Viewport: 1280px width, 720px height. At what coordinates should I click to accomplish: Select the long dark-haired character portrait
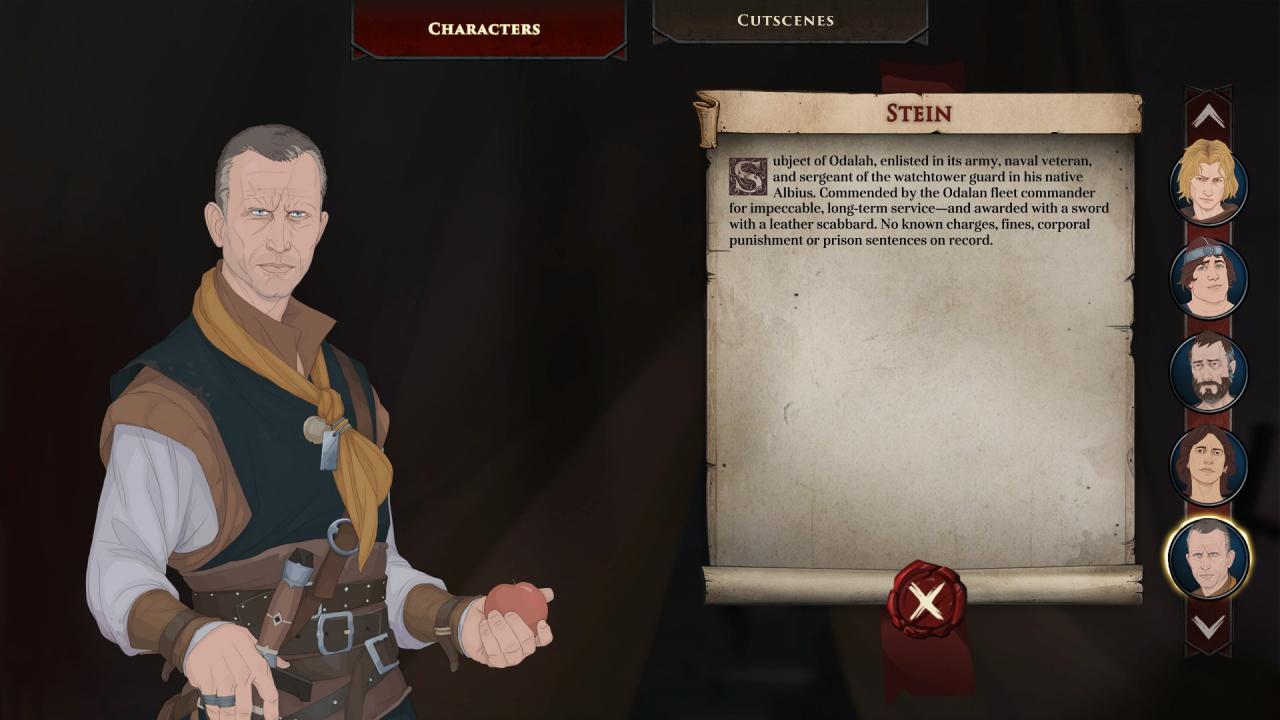pyautogui.click(x=1208, y=465)
